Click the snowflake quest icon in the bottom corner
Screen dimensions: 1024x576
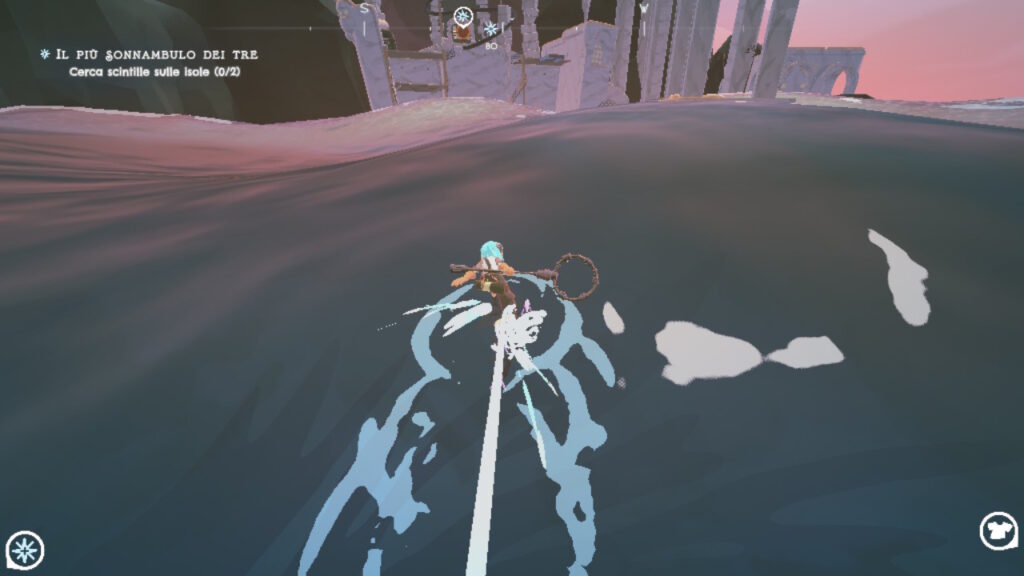tap(25, 549)
